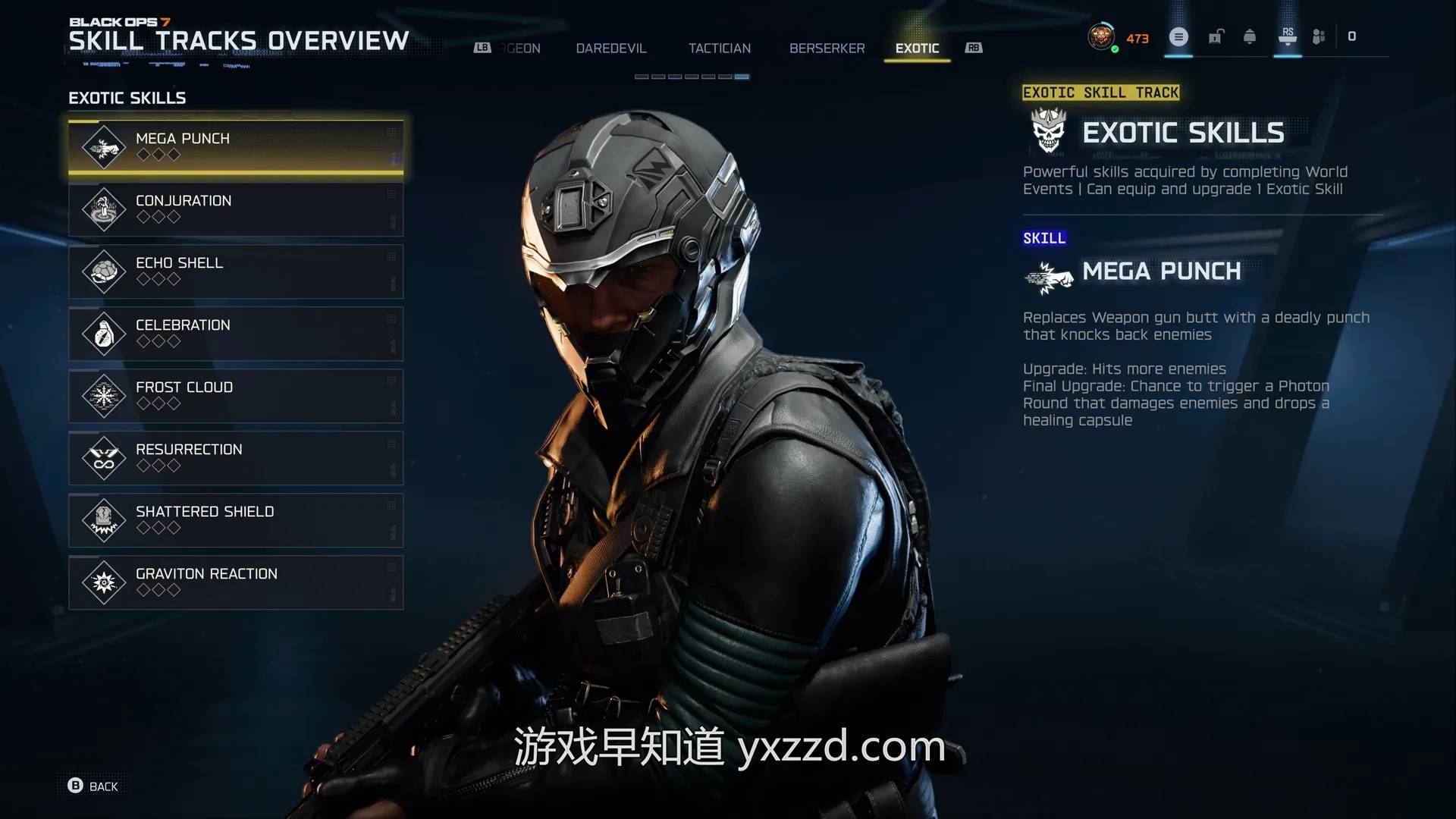Open the hamburger menu icon
The image size is (1456, 819).
(x=1178, y=36)
